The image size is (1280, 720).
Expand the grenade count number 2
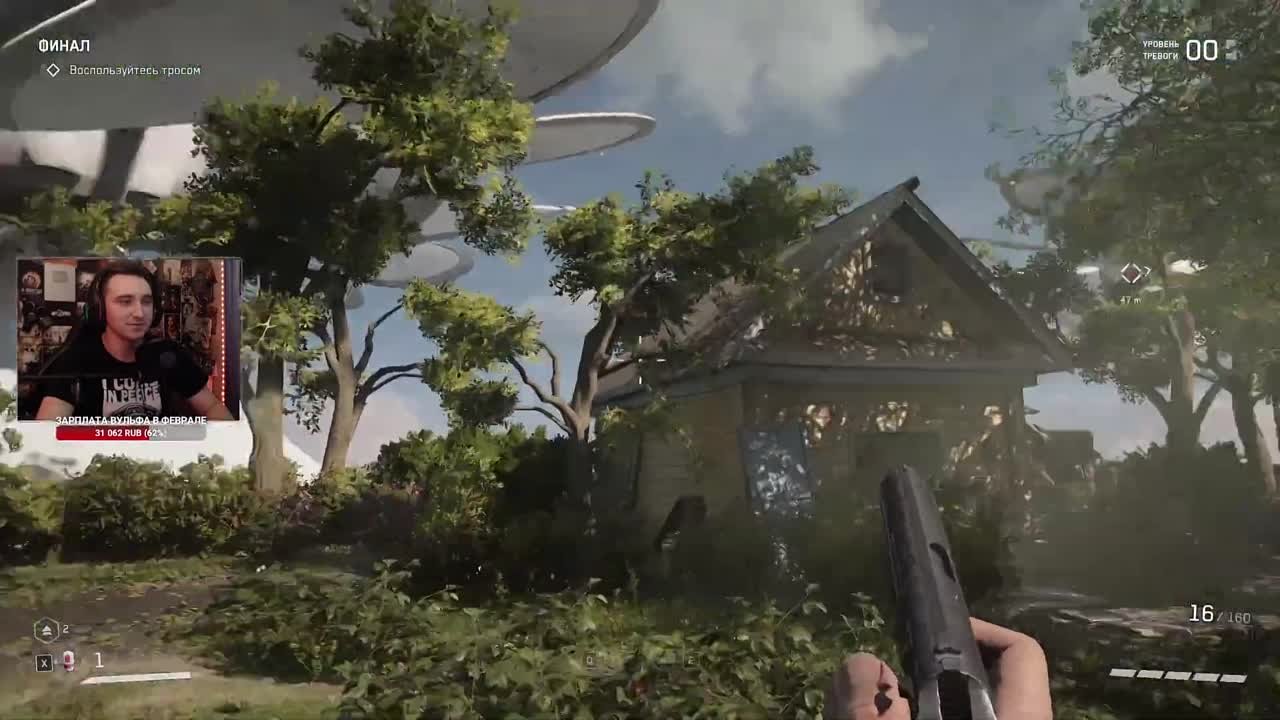click(66, 628)
